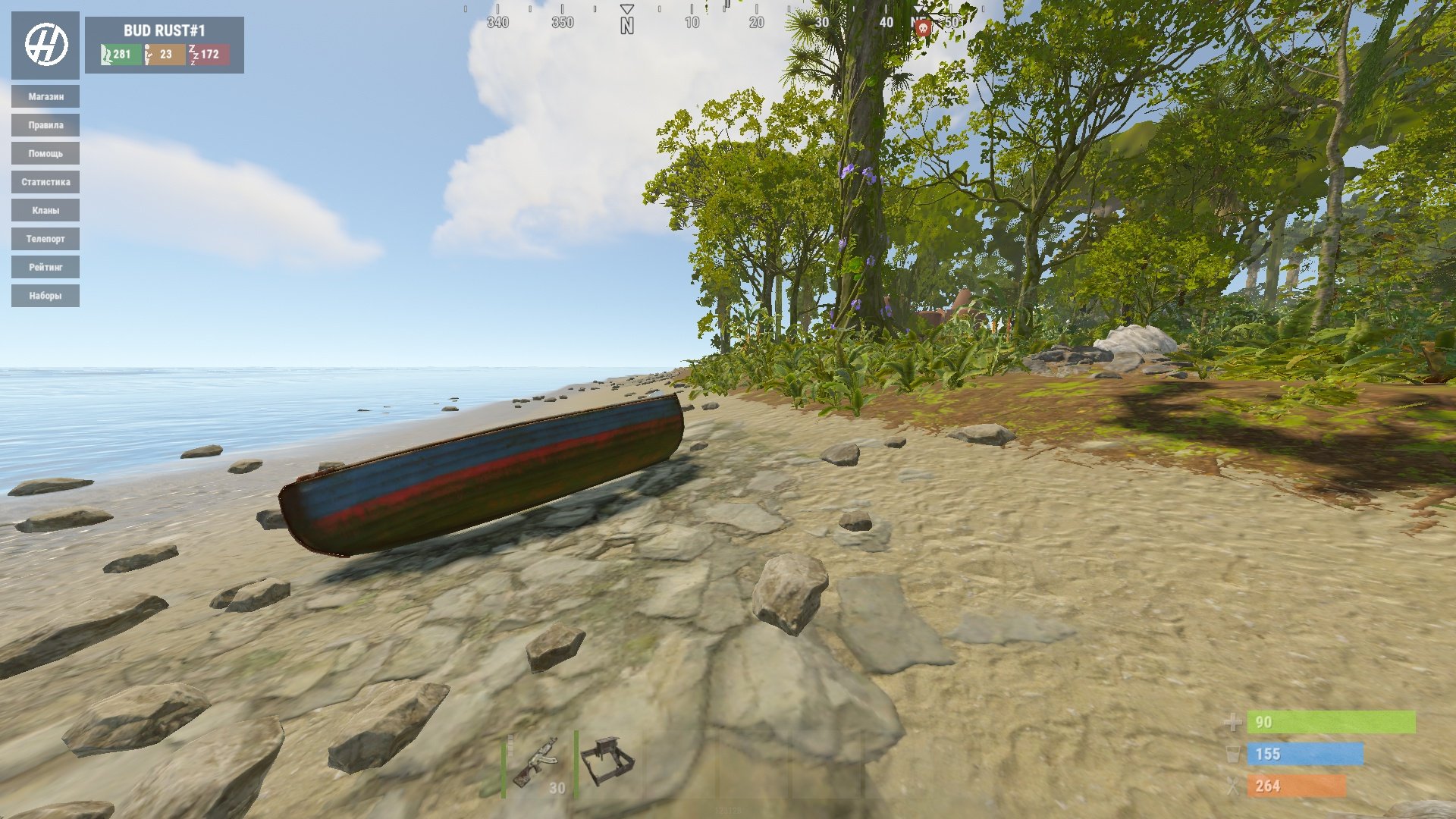The width and height of the screenshot is (1456, 819).
Task: Open the Телепорт menu
Action: (x=45, y=239)
